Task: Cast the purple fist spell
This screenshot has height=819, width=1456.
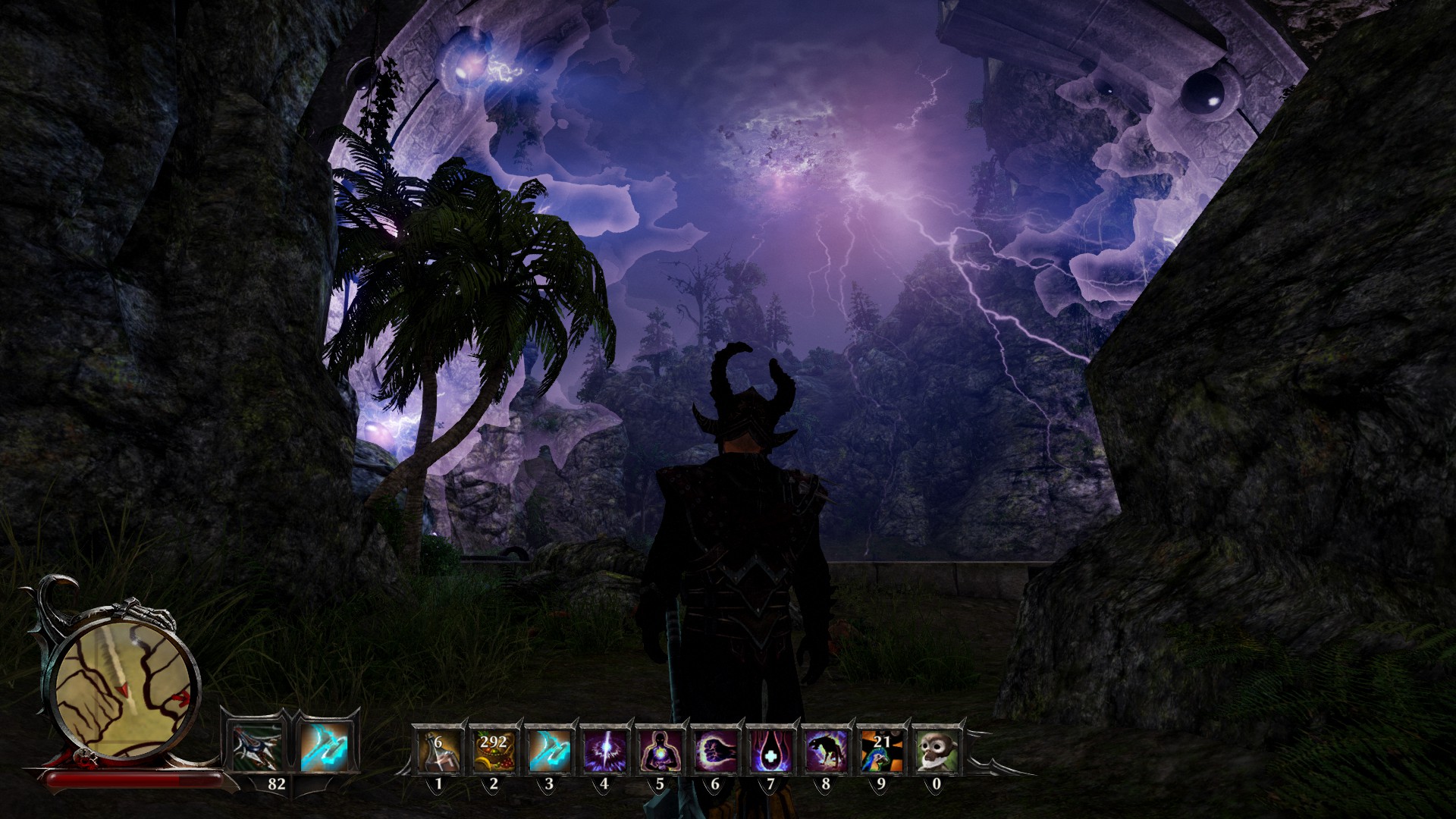Action: click(715, 750)
